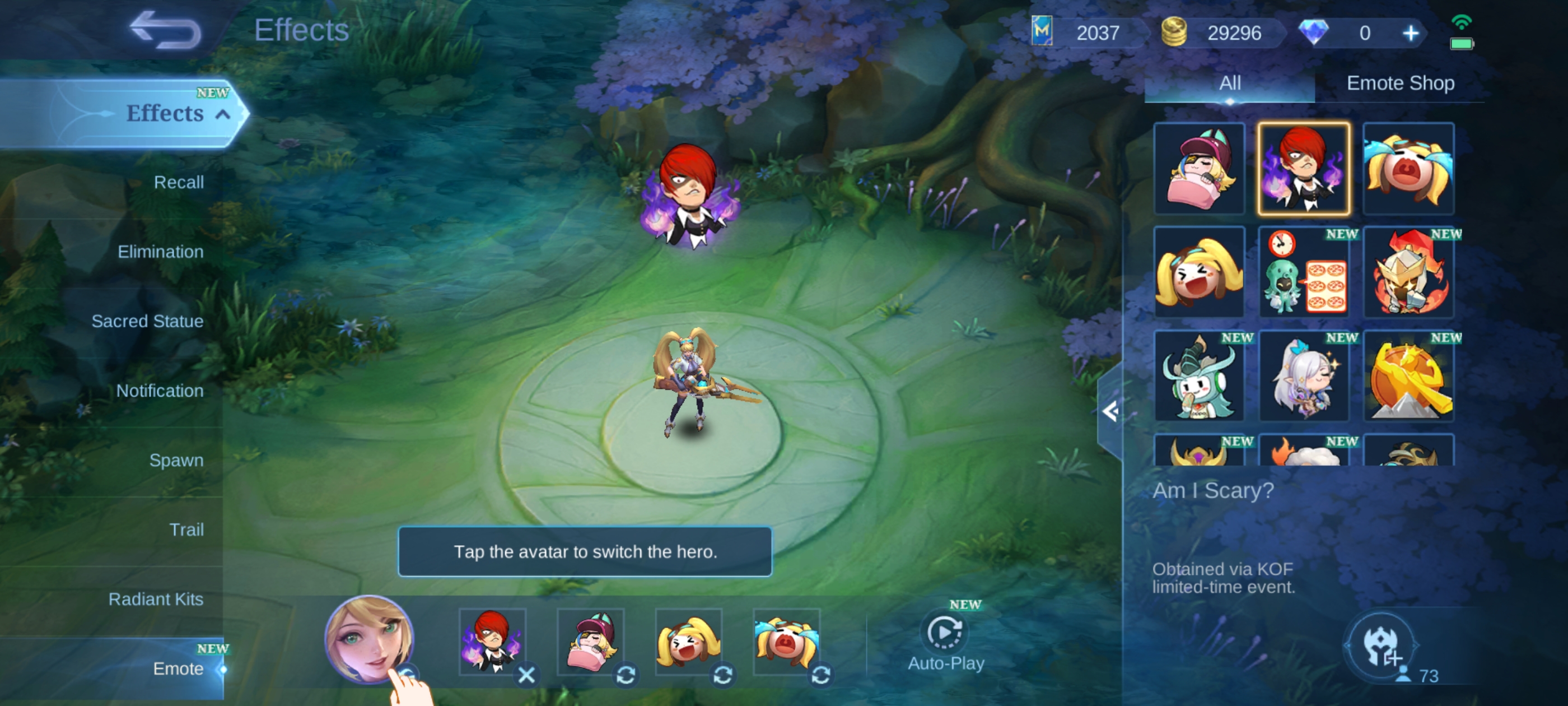The width and height of the screenshot is (1568, 706).
Task: Select the sleepy girl with pillow emote
Action: coord(1199,169)
